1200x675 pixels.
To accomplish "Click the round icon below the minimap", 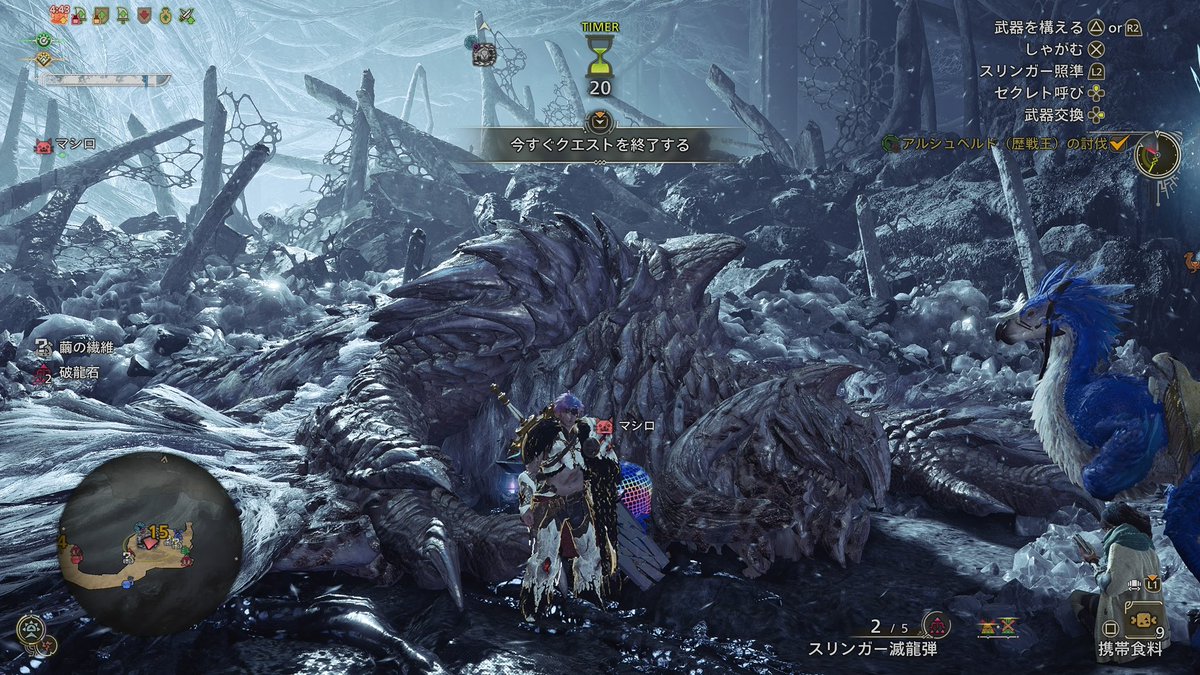I will point(31,630).
